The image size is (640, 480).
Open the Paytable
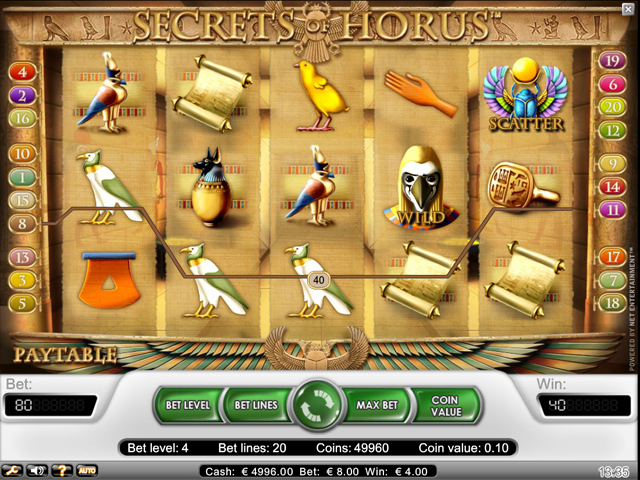66,354
